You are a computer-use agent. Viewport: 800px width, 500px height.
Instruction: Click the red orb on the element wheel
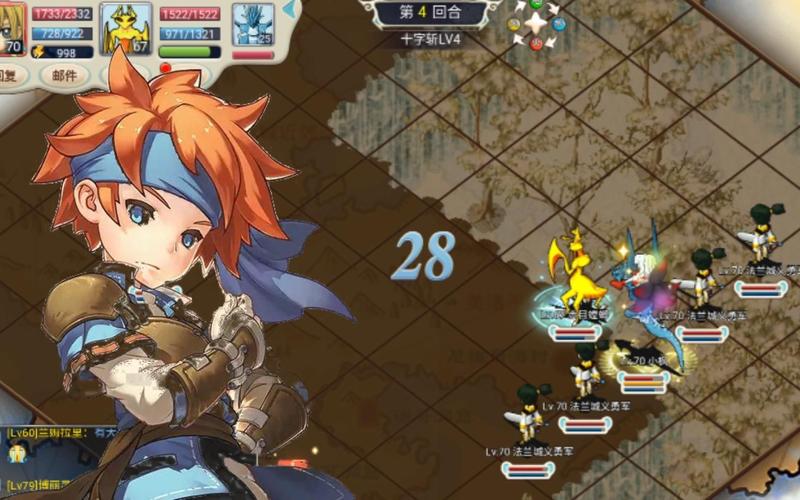[x=537, y=44]
